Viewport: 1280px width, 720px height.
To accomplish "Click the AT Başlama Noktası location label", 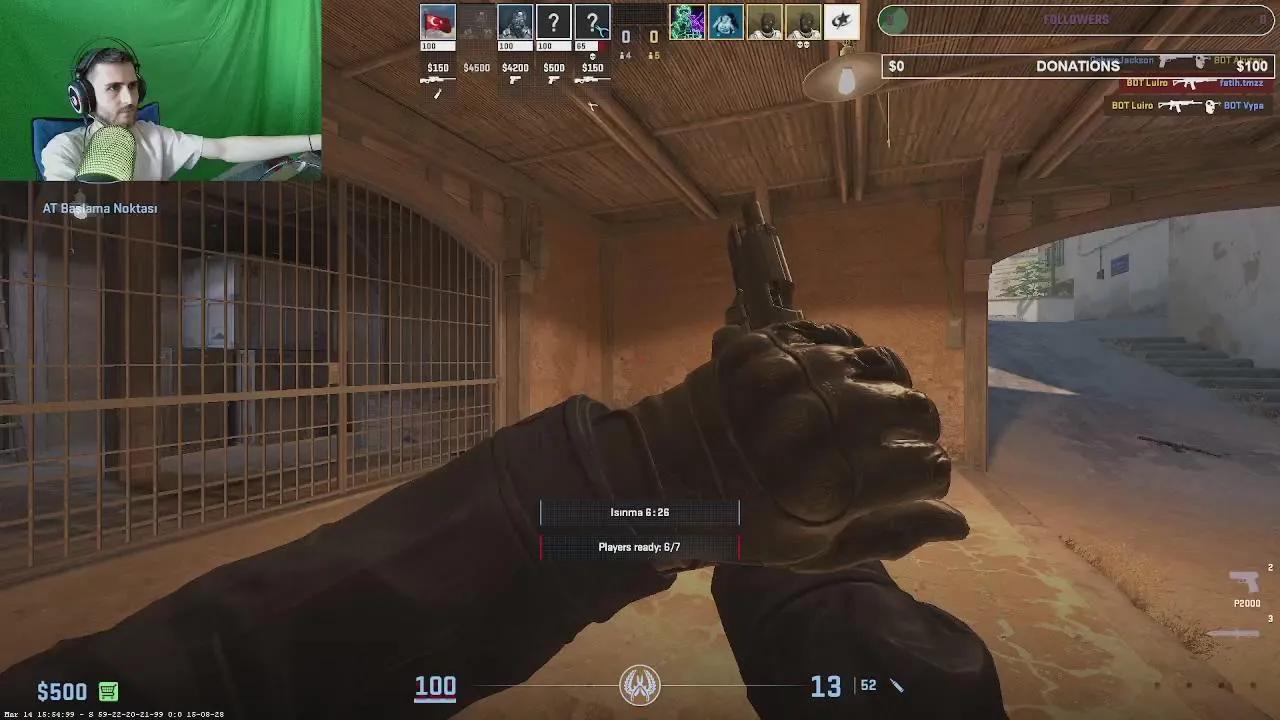I will click(x=99, y=208).
